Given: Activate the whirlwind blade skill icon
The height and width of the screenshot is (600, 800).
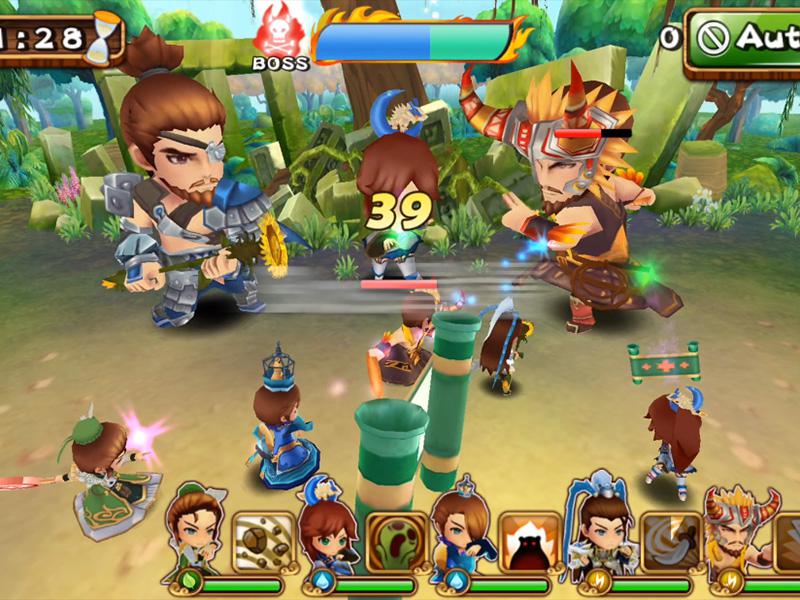Looking at the screenshot, I should (x=667, y=540).
